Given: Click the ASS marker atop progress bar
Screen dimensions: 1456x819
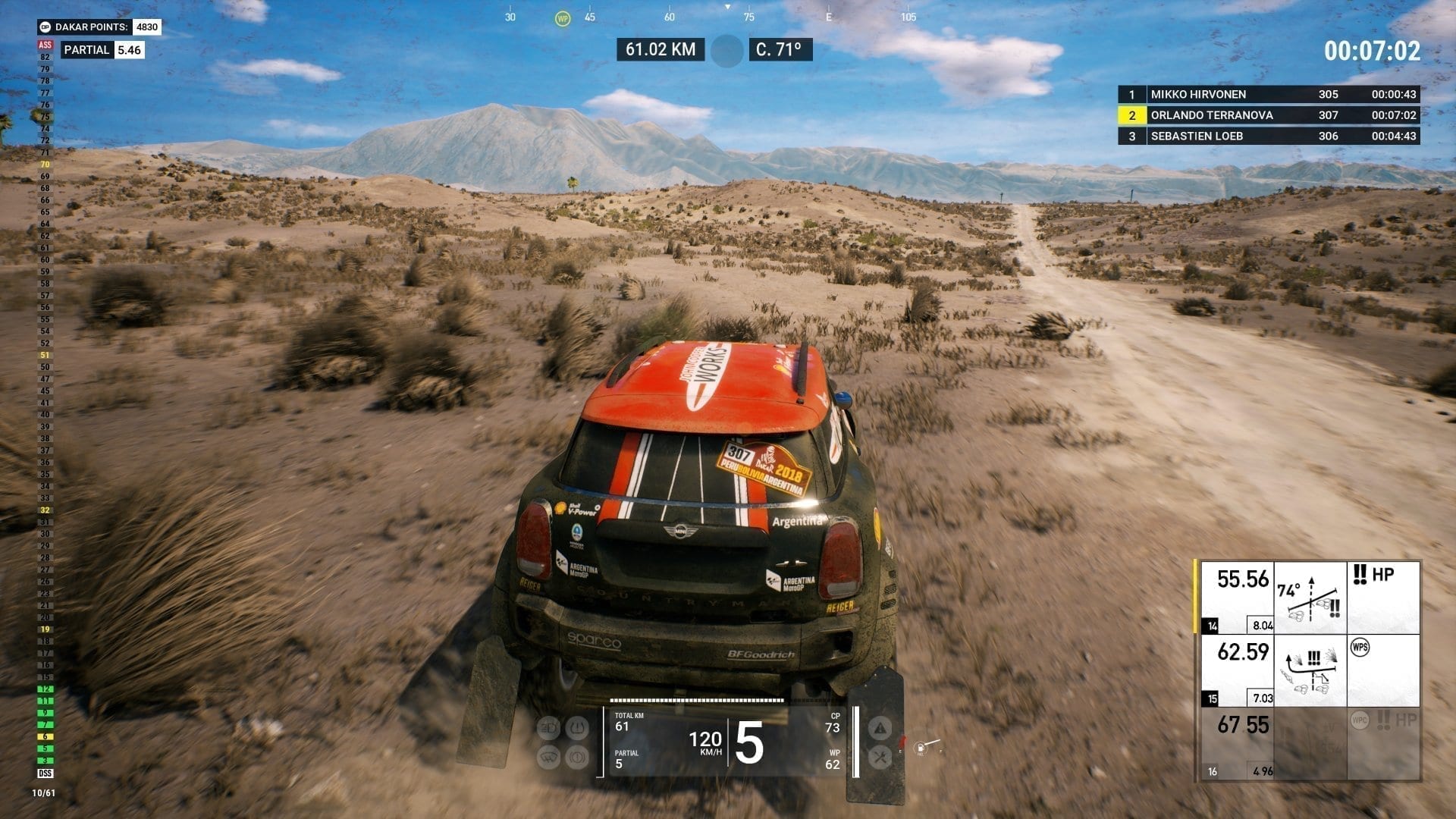Looking at the screenshot, I should [x=45, y=45].
